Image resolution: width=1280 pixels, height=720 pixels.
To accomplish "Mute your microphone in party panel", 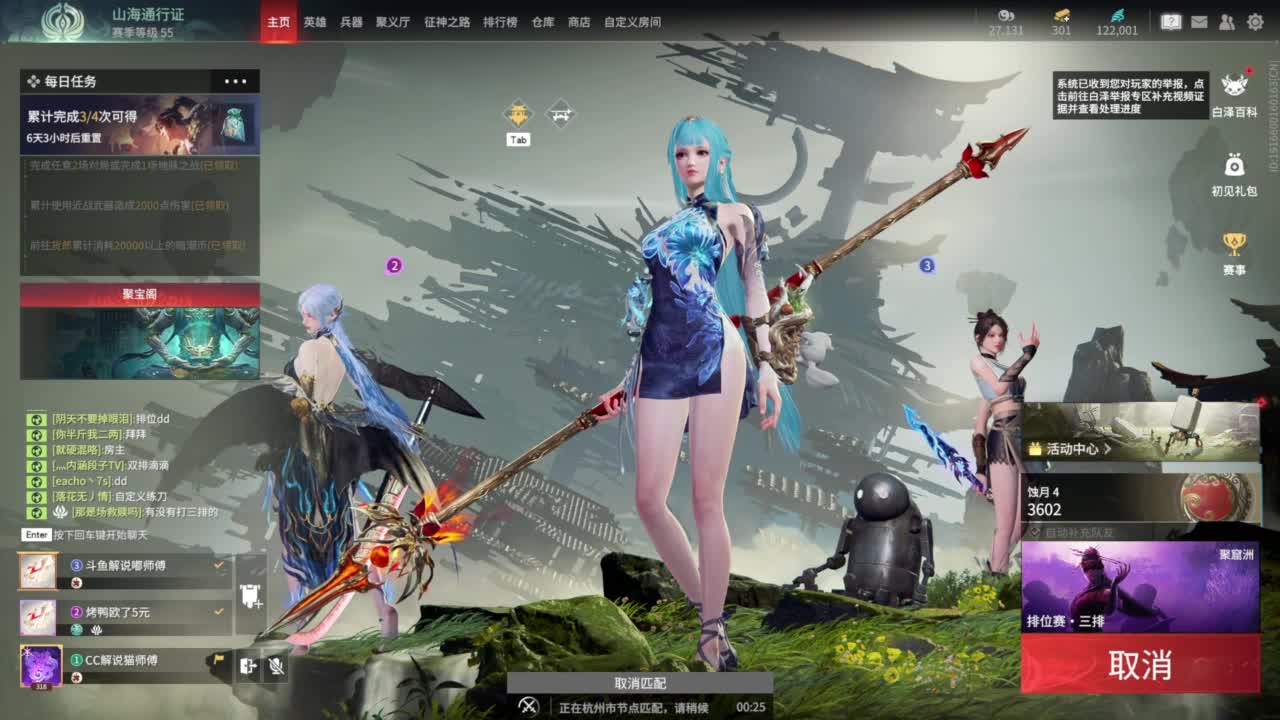I will click(275, 667).
